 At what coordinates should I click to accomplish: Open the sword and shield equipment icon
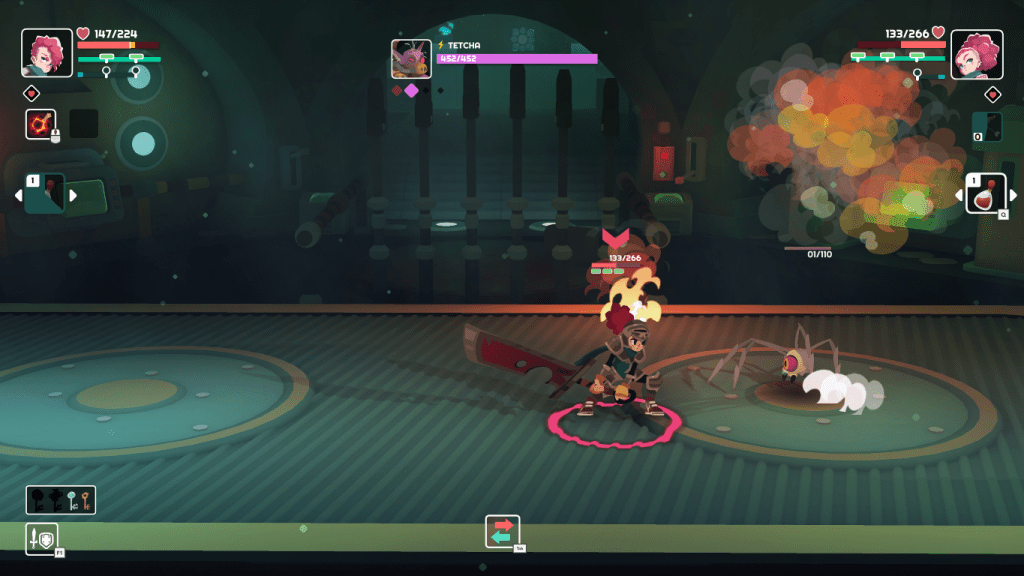[x=42, y=539]
